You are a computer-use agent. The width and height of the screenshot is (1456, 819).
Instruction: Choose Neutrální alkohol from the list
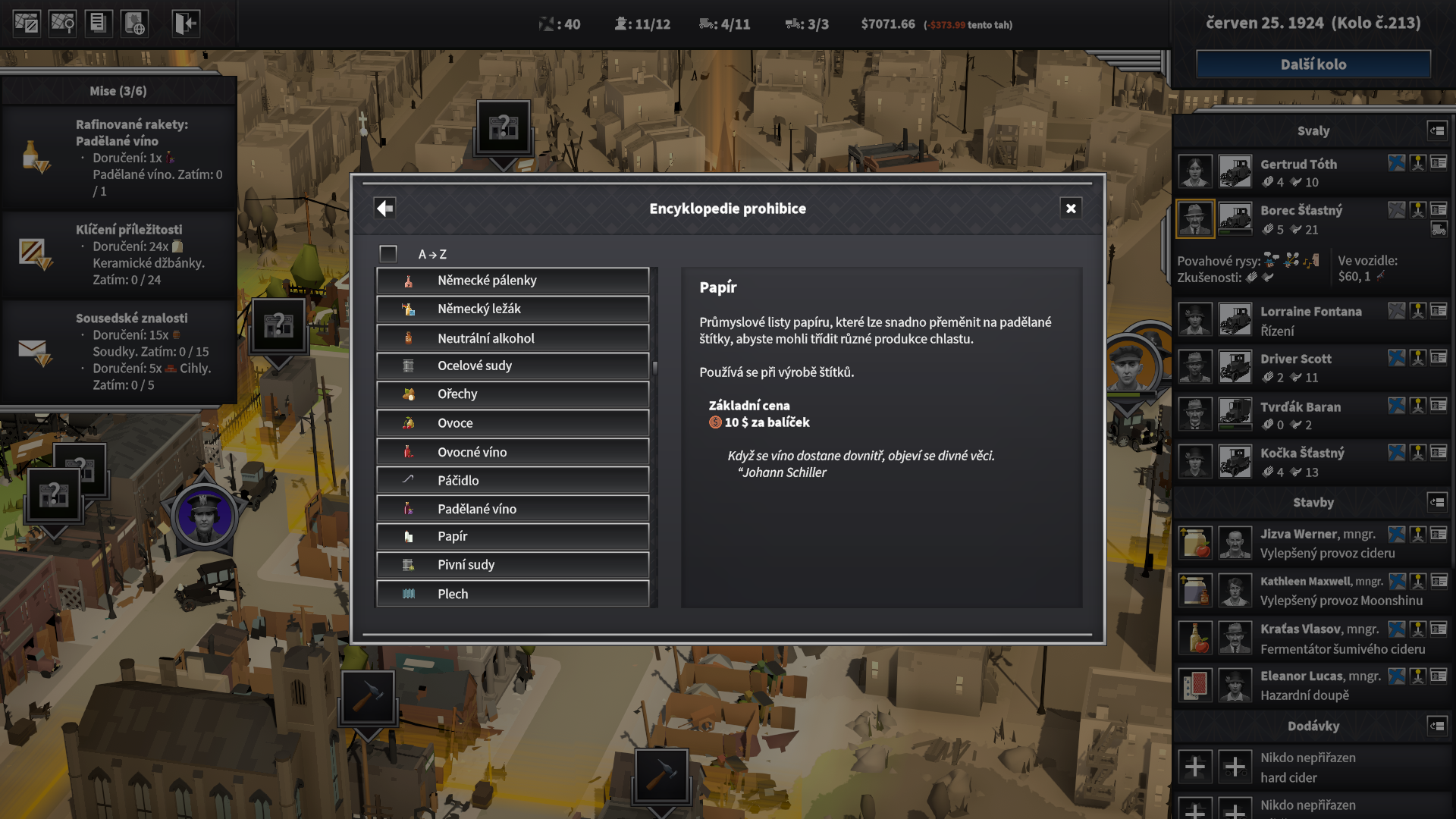click(x=513, y=338)
